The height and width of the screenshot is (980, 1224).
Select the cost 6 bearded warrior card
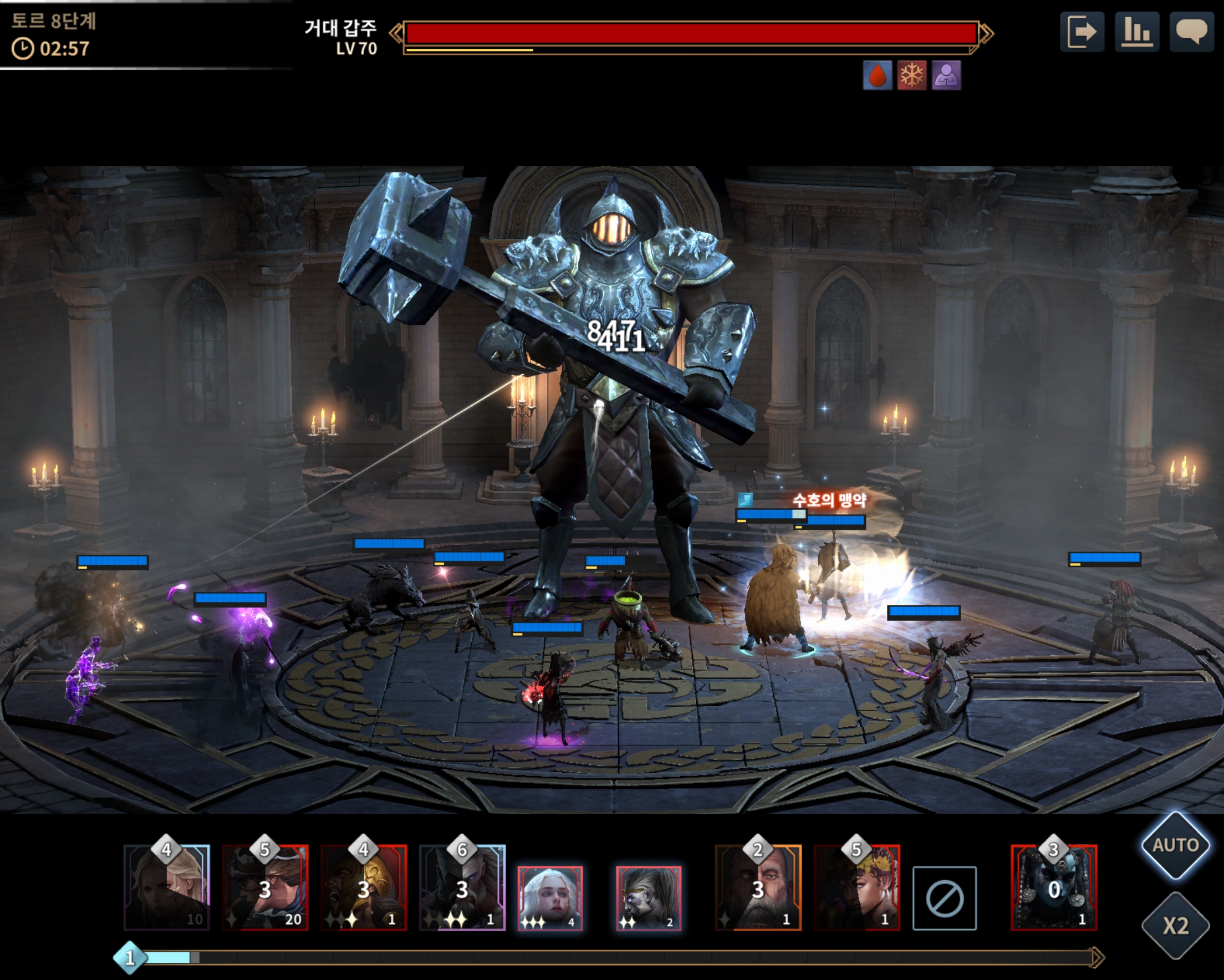462,887
